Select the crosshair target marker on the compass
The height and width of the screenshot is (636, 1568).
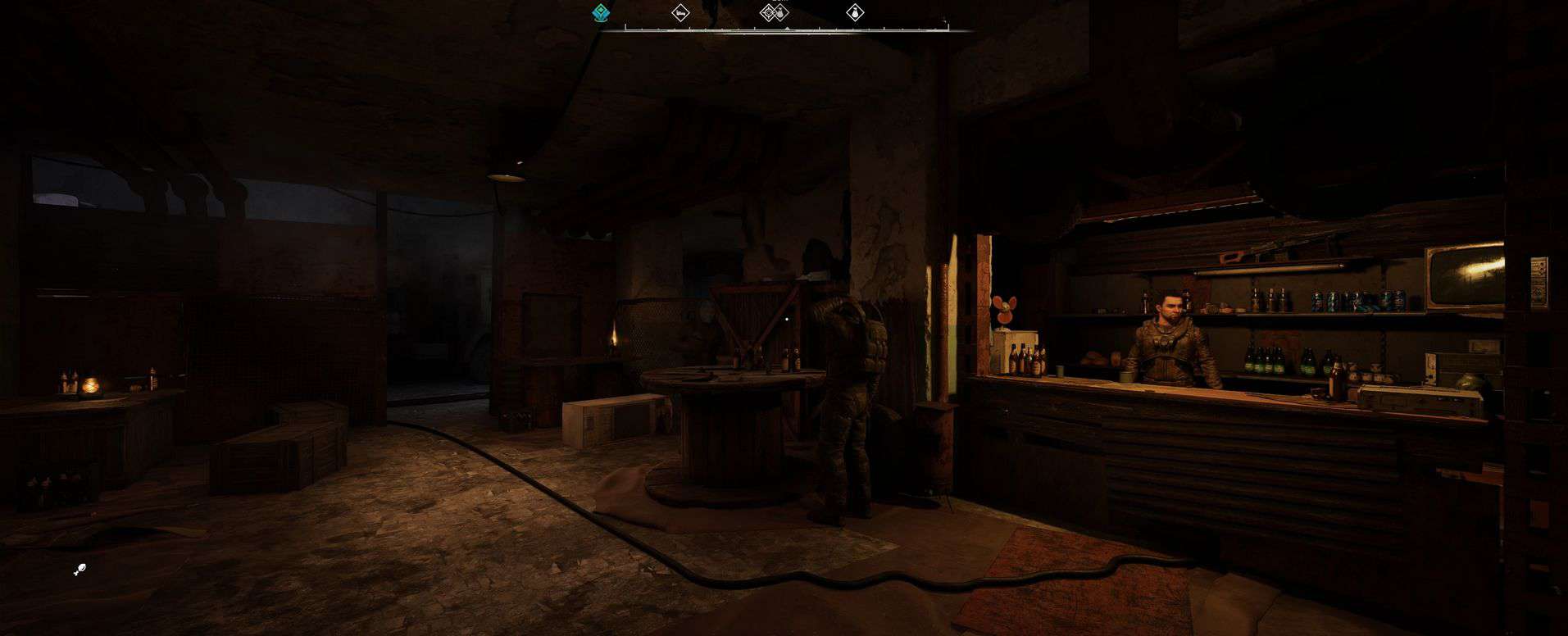(x=769, y=12)
